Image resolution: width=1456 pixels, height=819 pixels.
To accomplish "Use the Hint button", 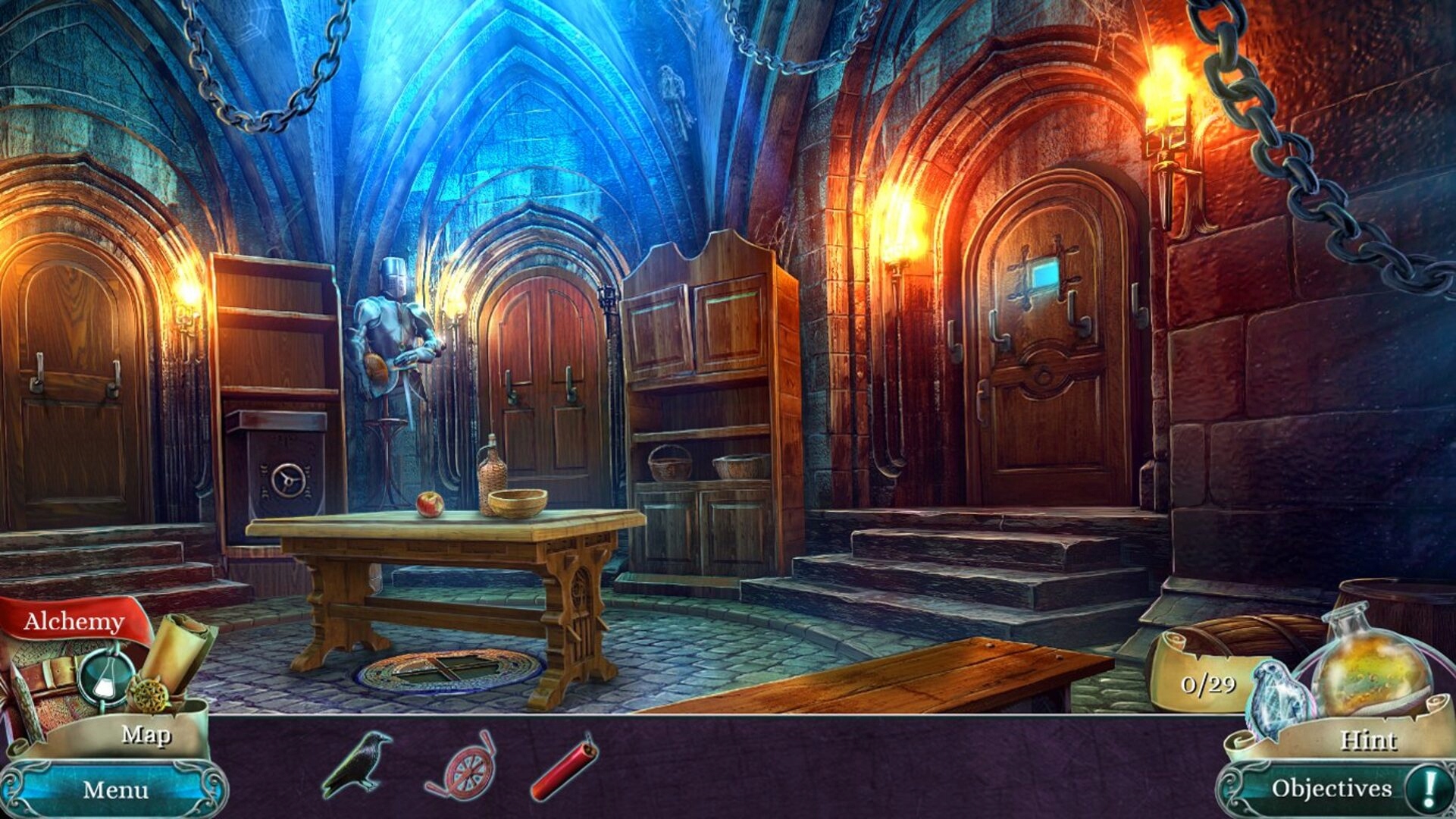I will [1367, 739].
